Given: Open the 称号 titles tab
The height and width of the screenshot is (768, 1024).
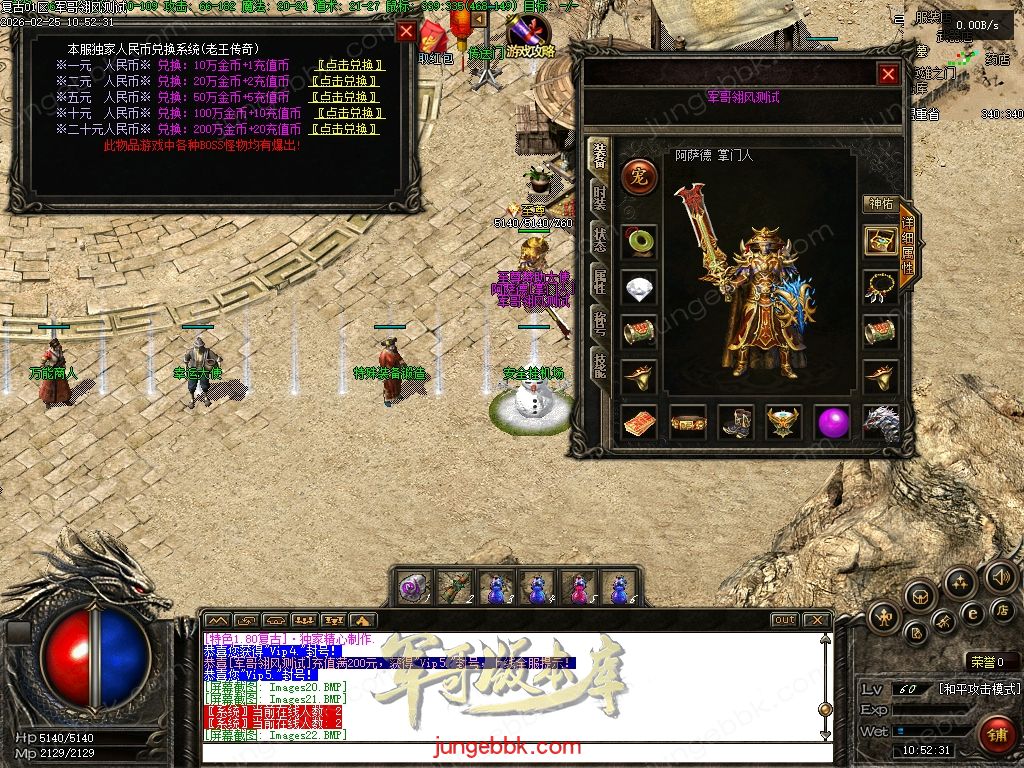Looking at the screenshot, I should (x=598, y=322).
